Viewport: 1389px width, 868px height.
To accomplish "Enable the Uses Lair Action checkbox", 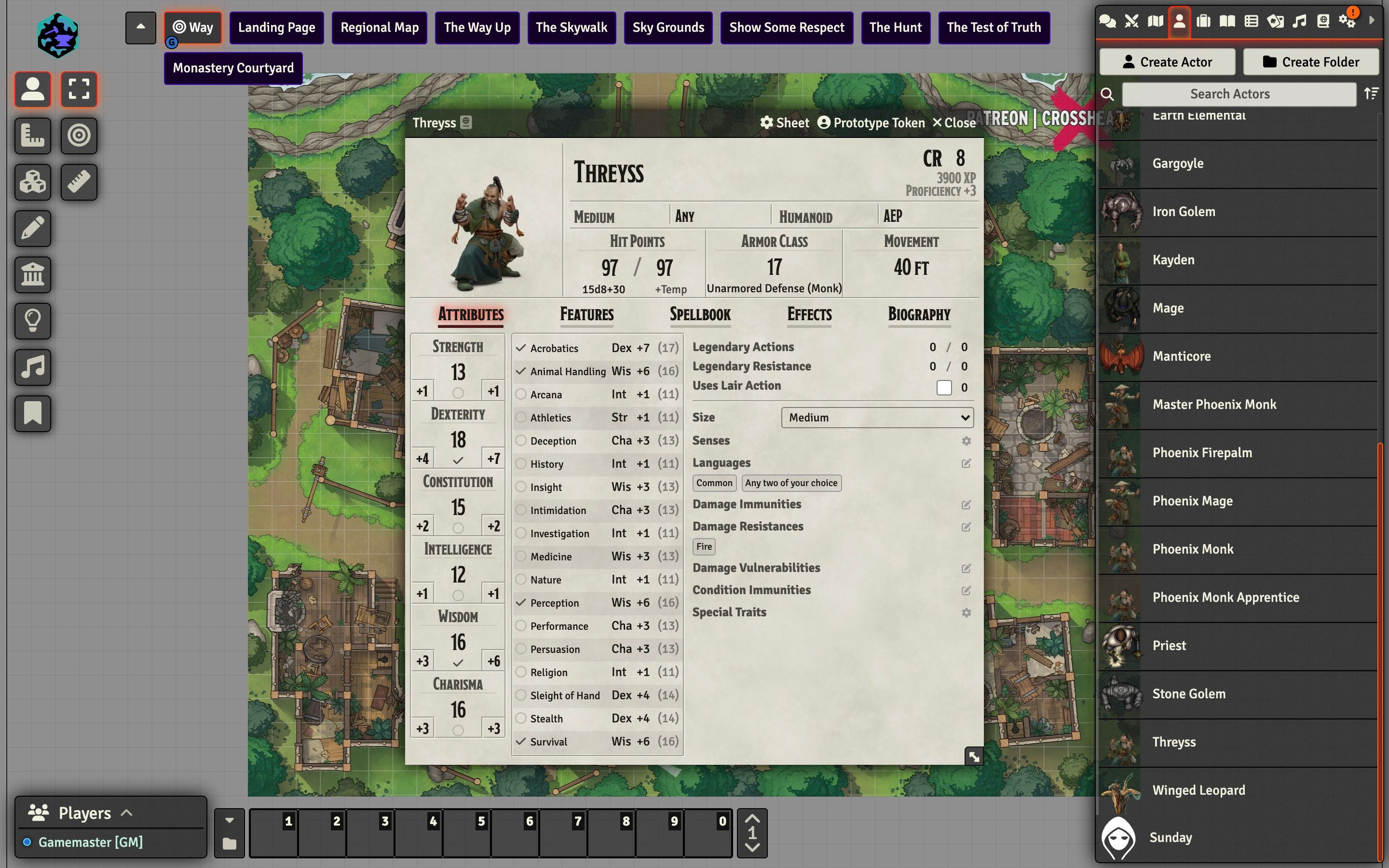I will coord(943,388).
